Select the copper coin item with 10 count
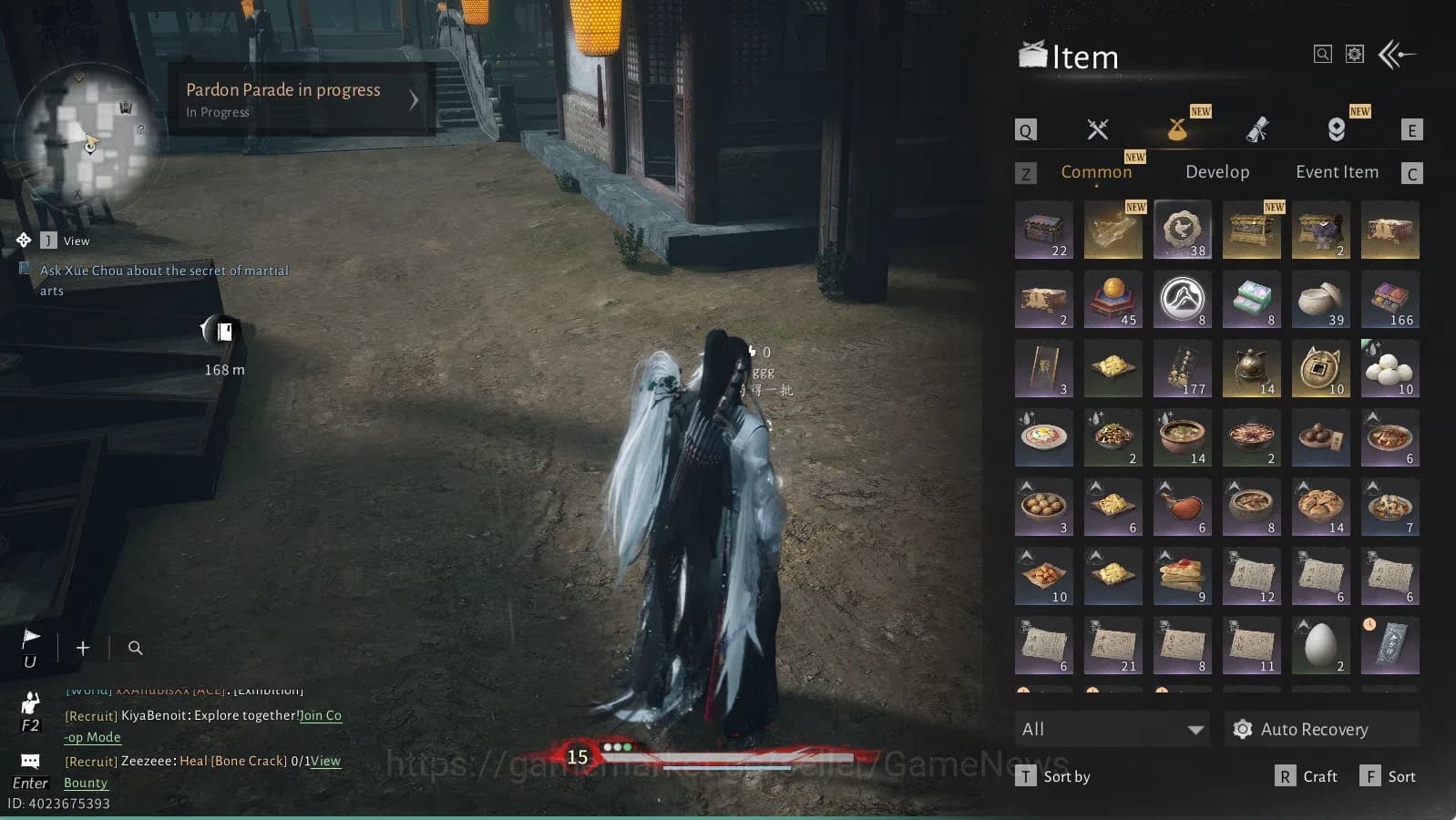The height and width of the screenshot is (820, 1456). pyautogui.click(x=1320, y=368)
